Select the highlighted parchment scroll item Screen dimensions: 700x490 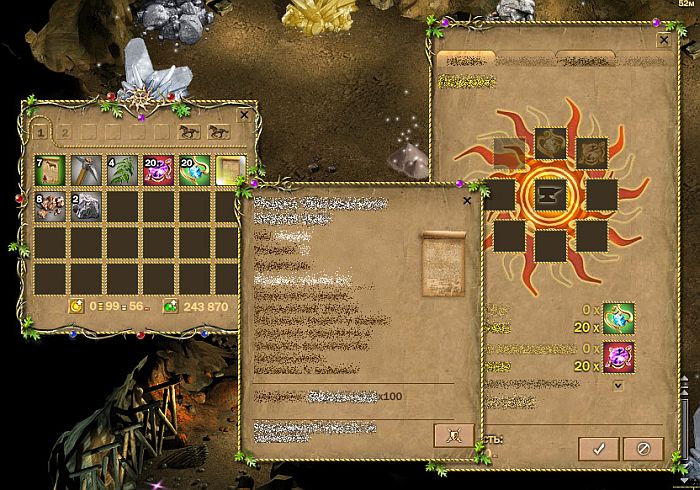229,171
